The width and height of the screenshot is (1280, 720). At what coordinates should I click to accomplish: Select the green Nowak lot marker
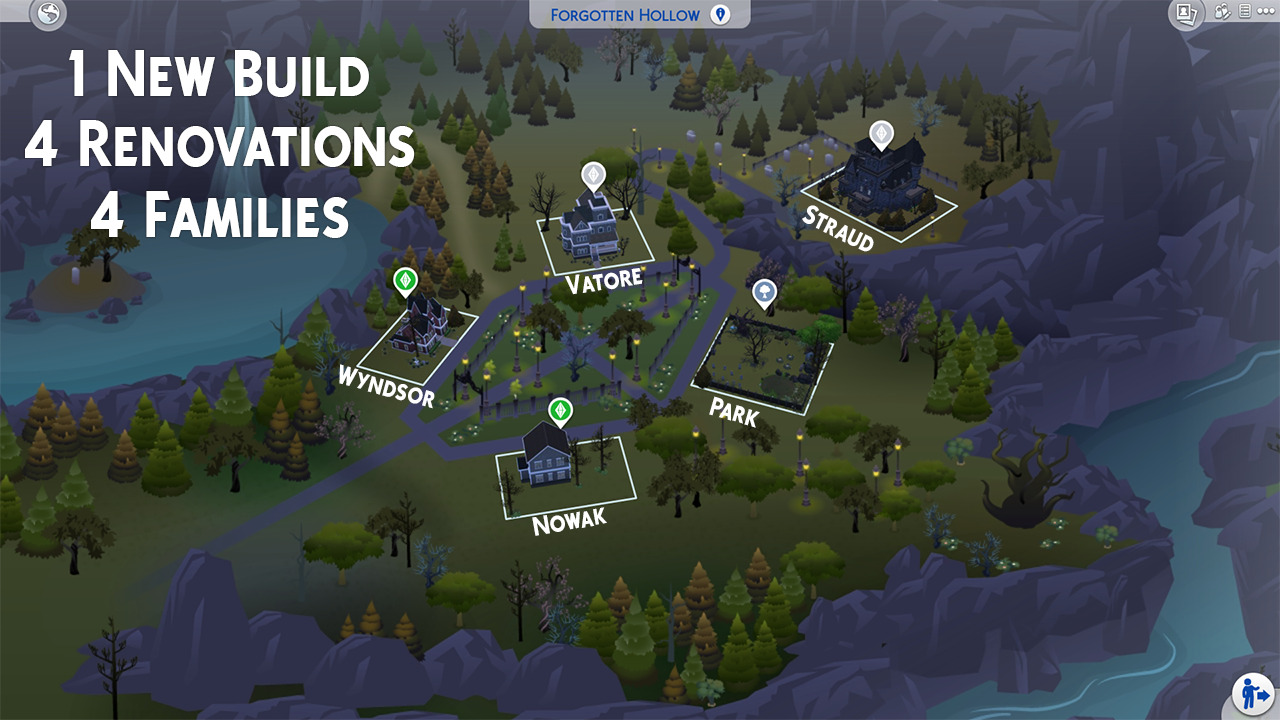point(561,410)
